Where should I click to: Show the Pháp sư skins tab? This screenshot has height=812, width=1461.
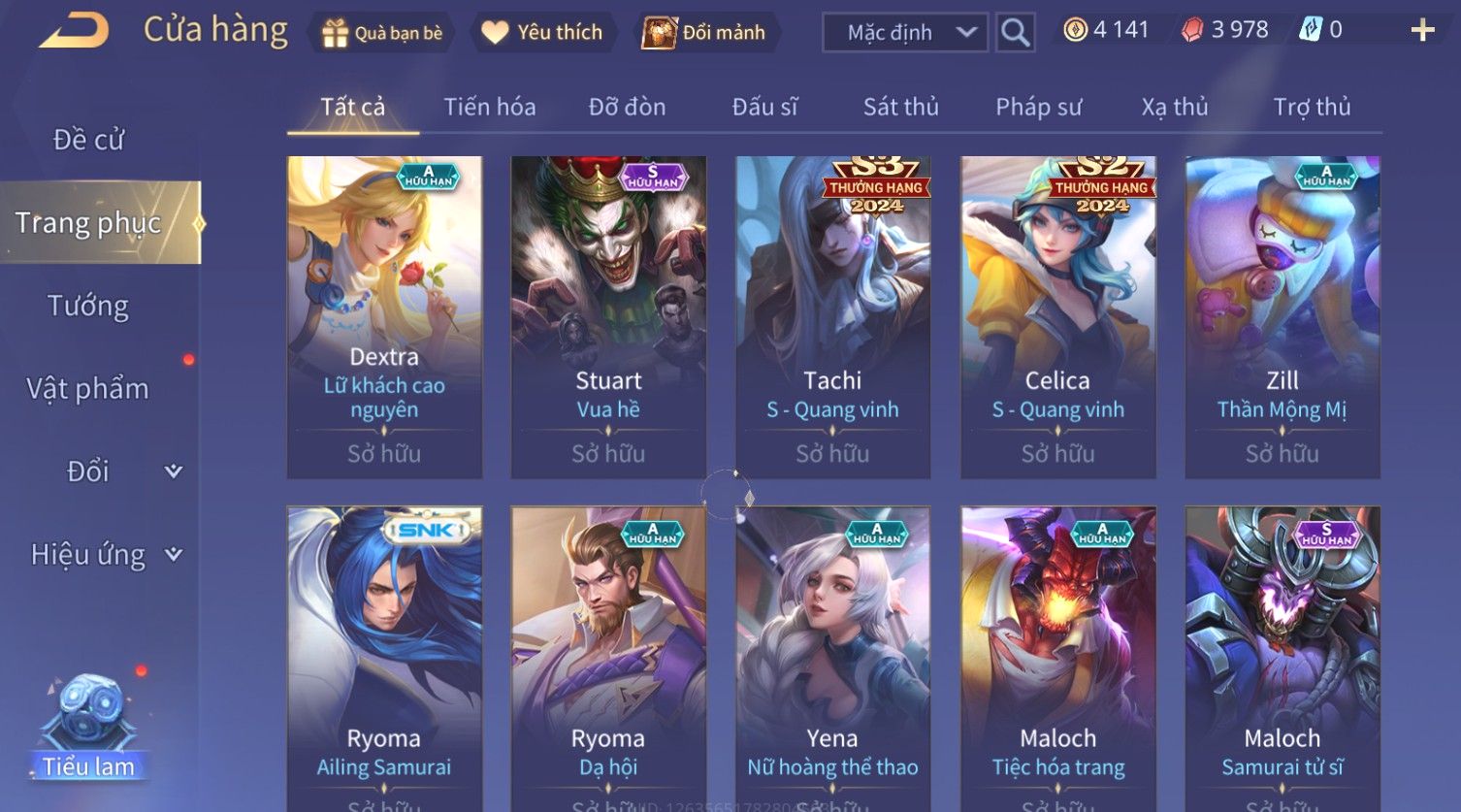pos(1038,107)
